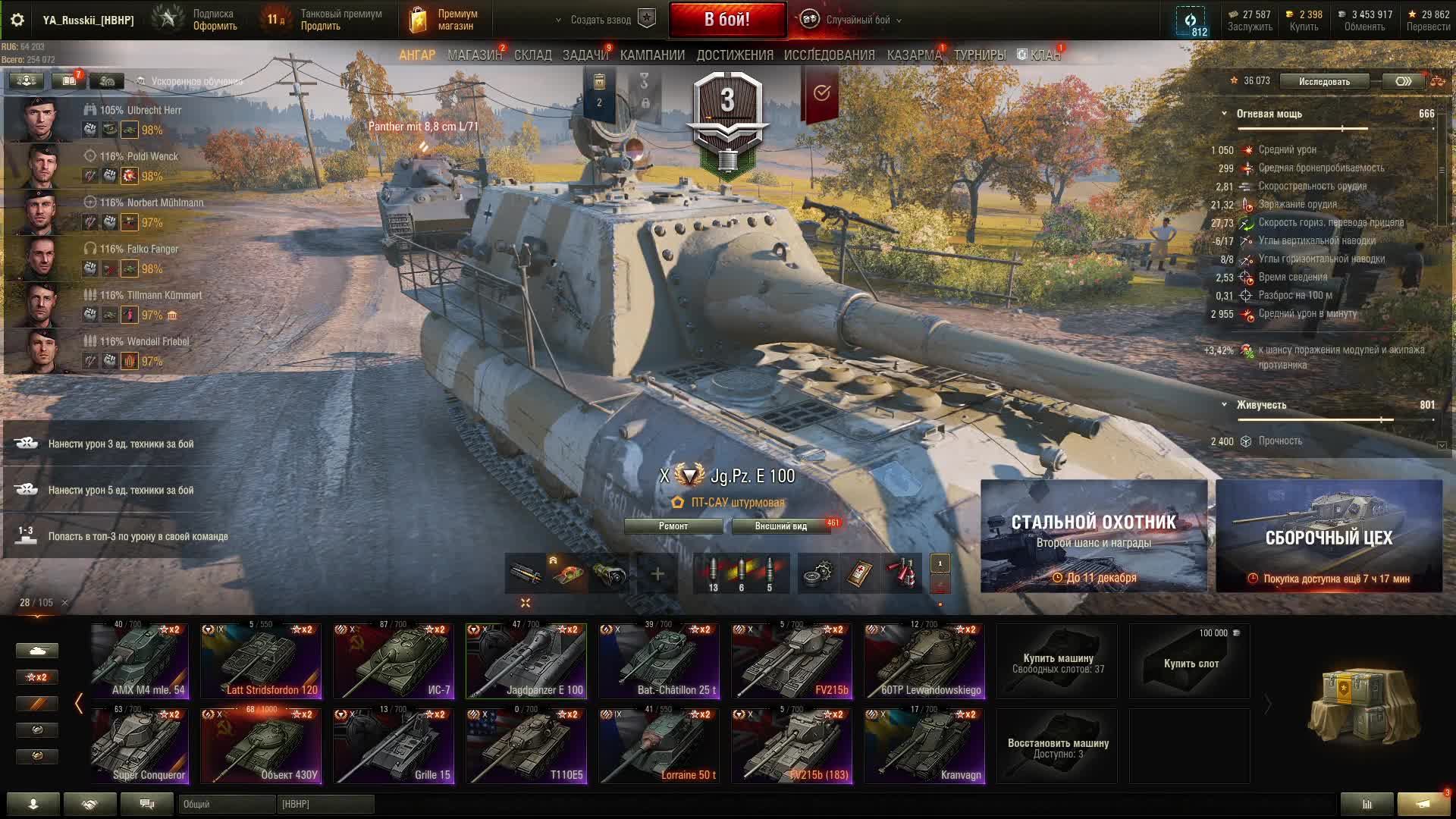
Task: Collapse the Огневая мощь stats section
Action: (x=1224, y=114)
